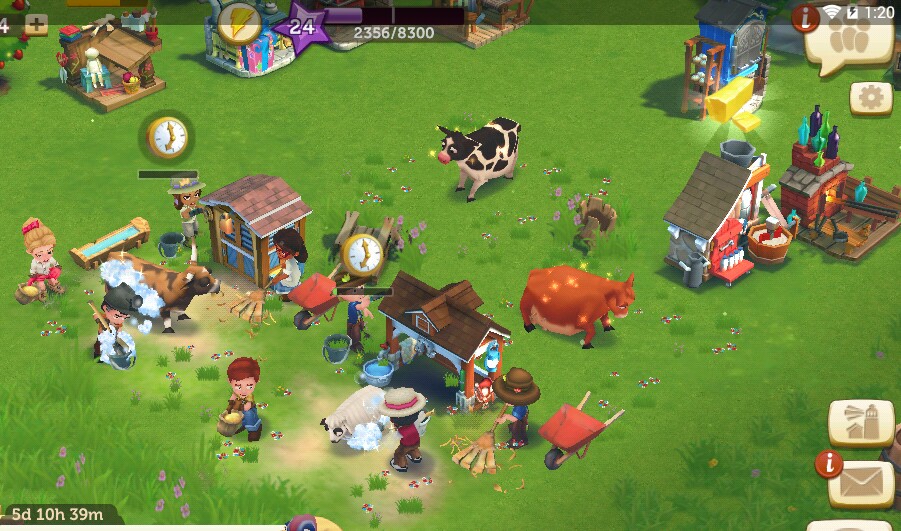Check the 5d 10h 39m event timer
901x531 pixels.
57,515
